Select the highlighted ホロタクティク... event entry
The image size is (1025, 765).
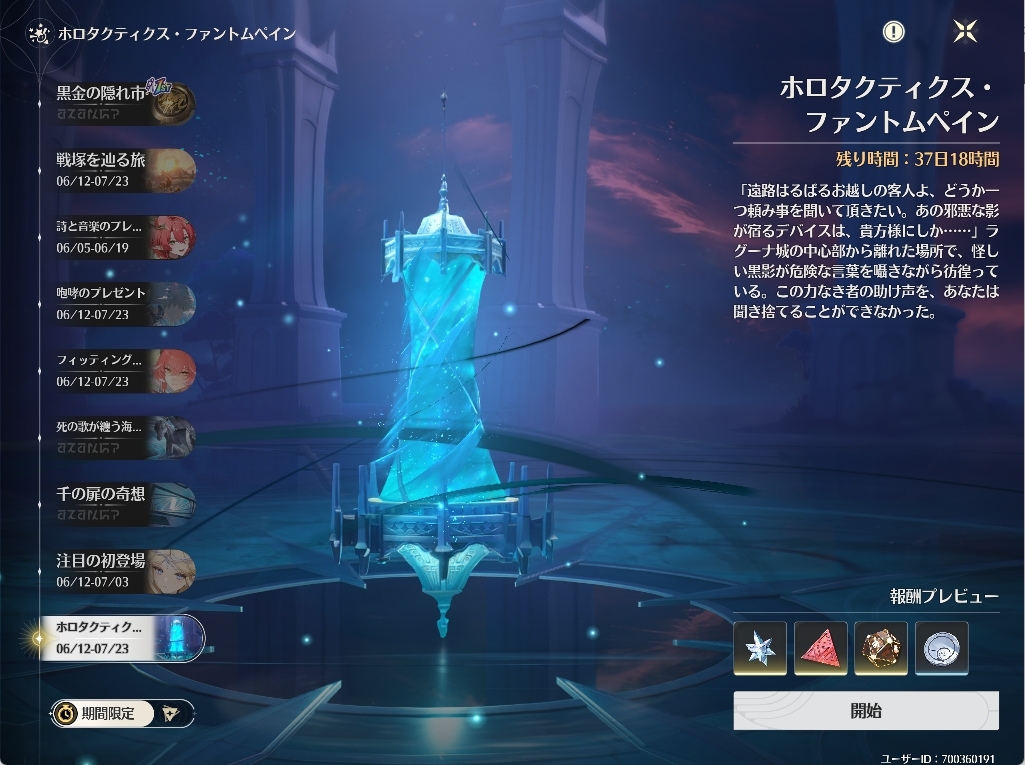(x=124, y=637)
